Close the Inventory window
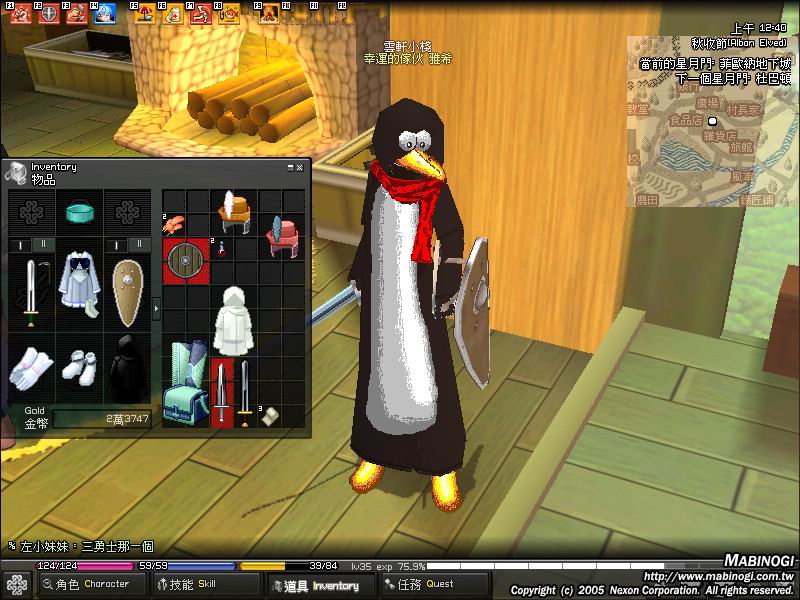The image size is (800, 600). tap(299, 168)
